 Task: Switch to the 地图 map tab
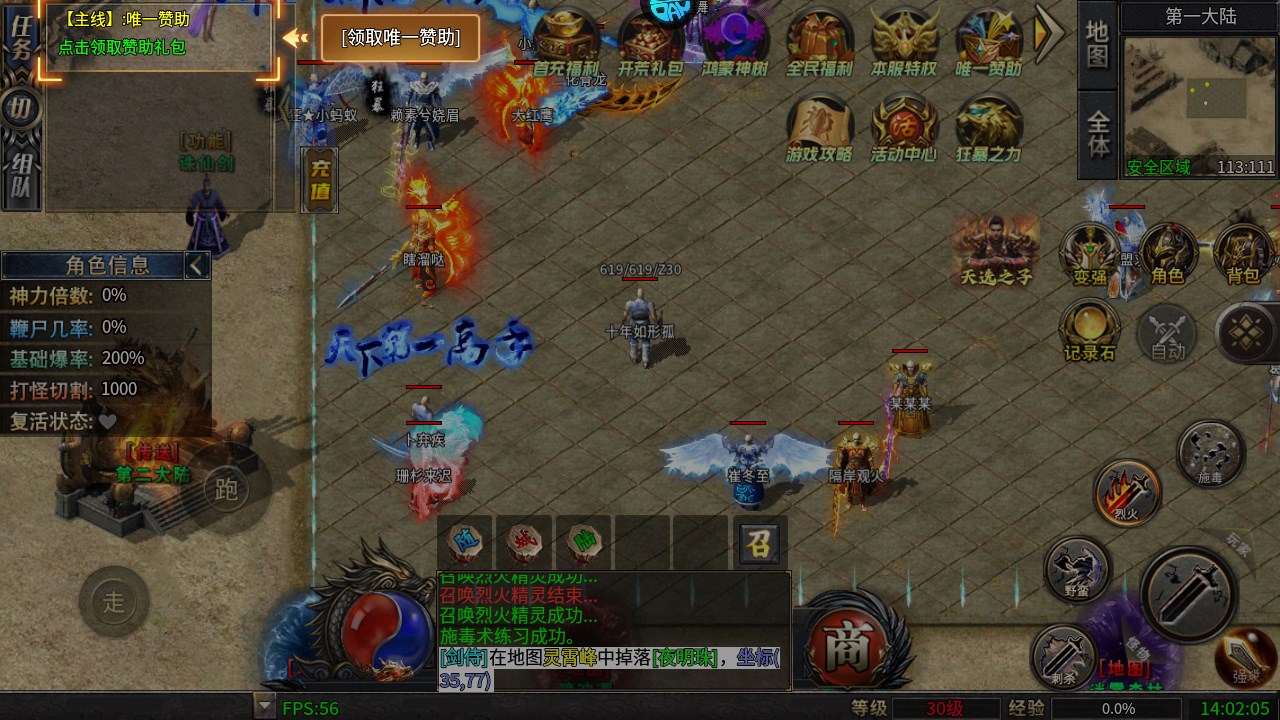1096,45
